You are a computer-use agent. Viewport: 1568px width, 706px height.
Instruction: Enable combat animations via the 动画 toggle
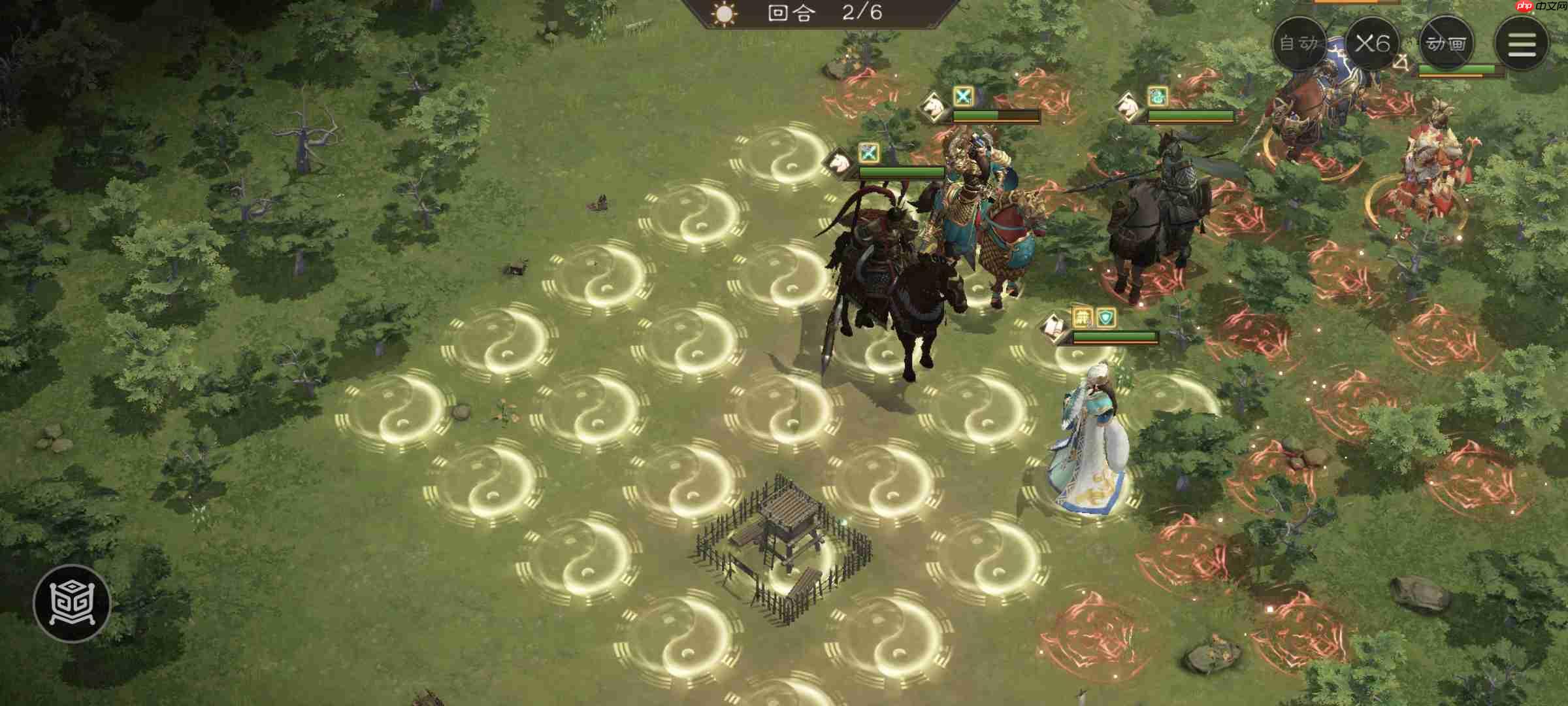point(1445,42)
